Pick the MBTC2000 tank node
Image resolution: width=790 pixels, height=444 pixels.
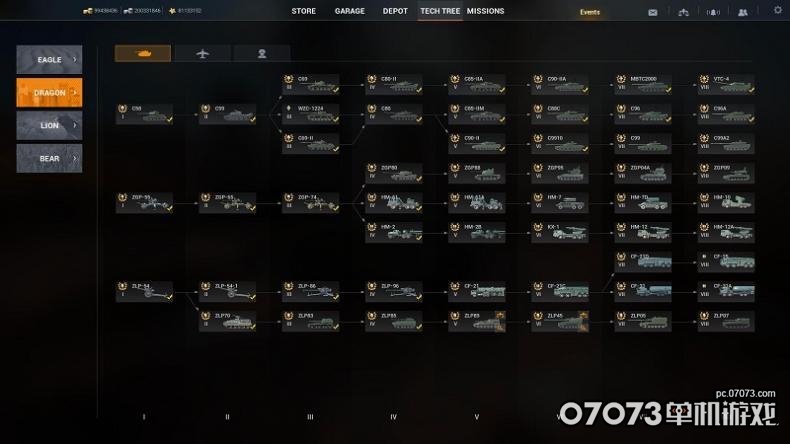[x=643, y=84]
